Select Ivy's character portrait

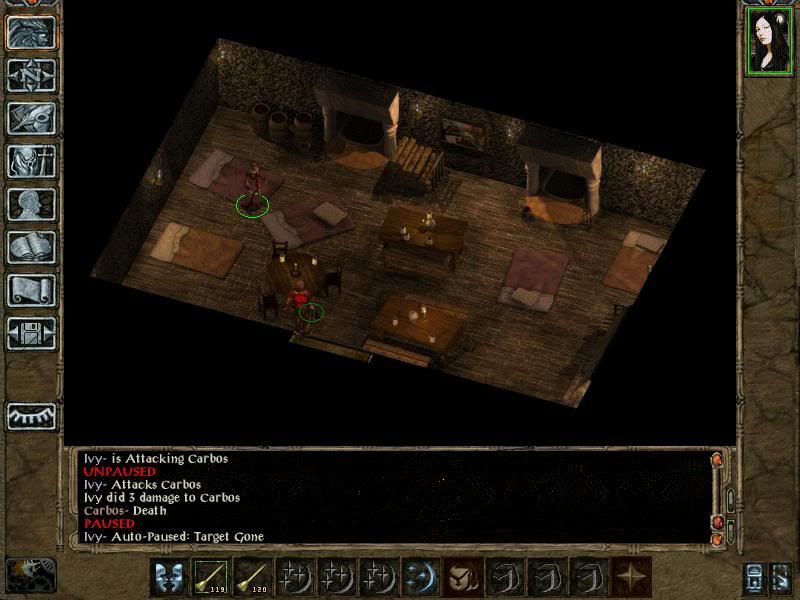tap(768, 42)
